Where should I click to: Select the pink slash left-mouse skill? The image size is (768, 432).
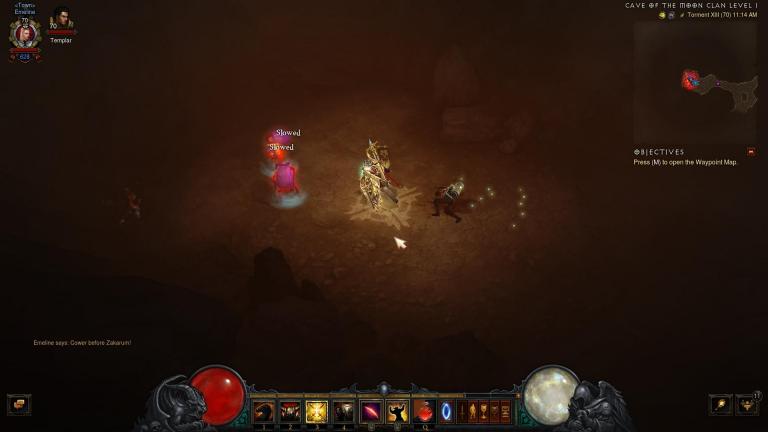coord(370,411)
